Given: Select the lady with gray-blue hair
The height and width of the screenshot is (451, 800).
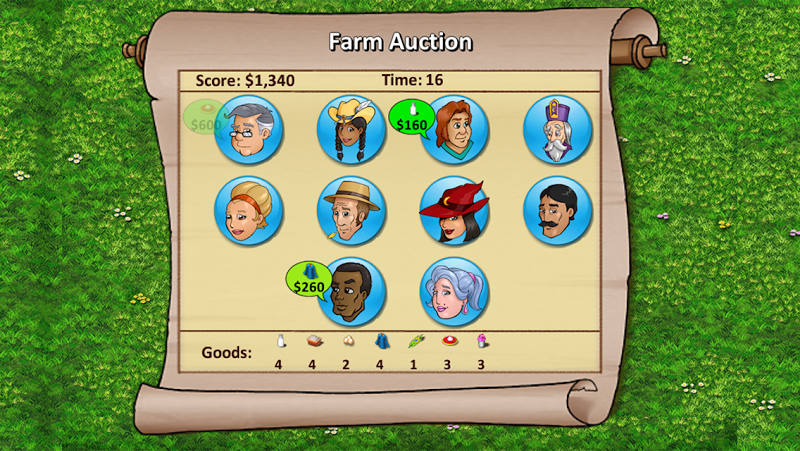Looking at the screenshot, I should point(455,292).
